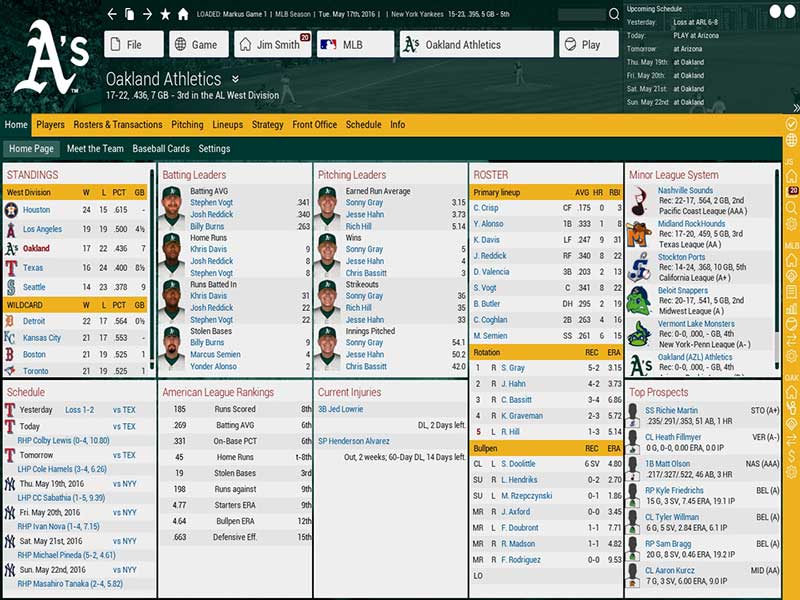800x600 pixels.
Task: View the Baseball Cards subpage
Action: (161, 149)
